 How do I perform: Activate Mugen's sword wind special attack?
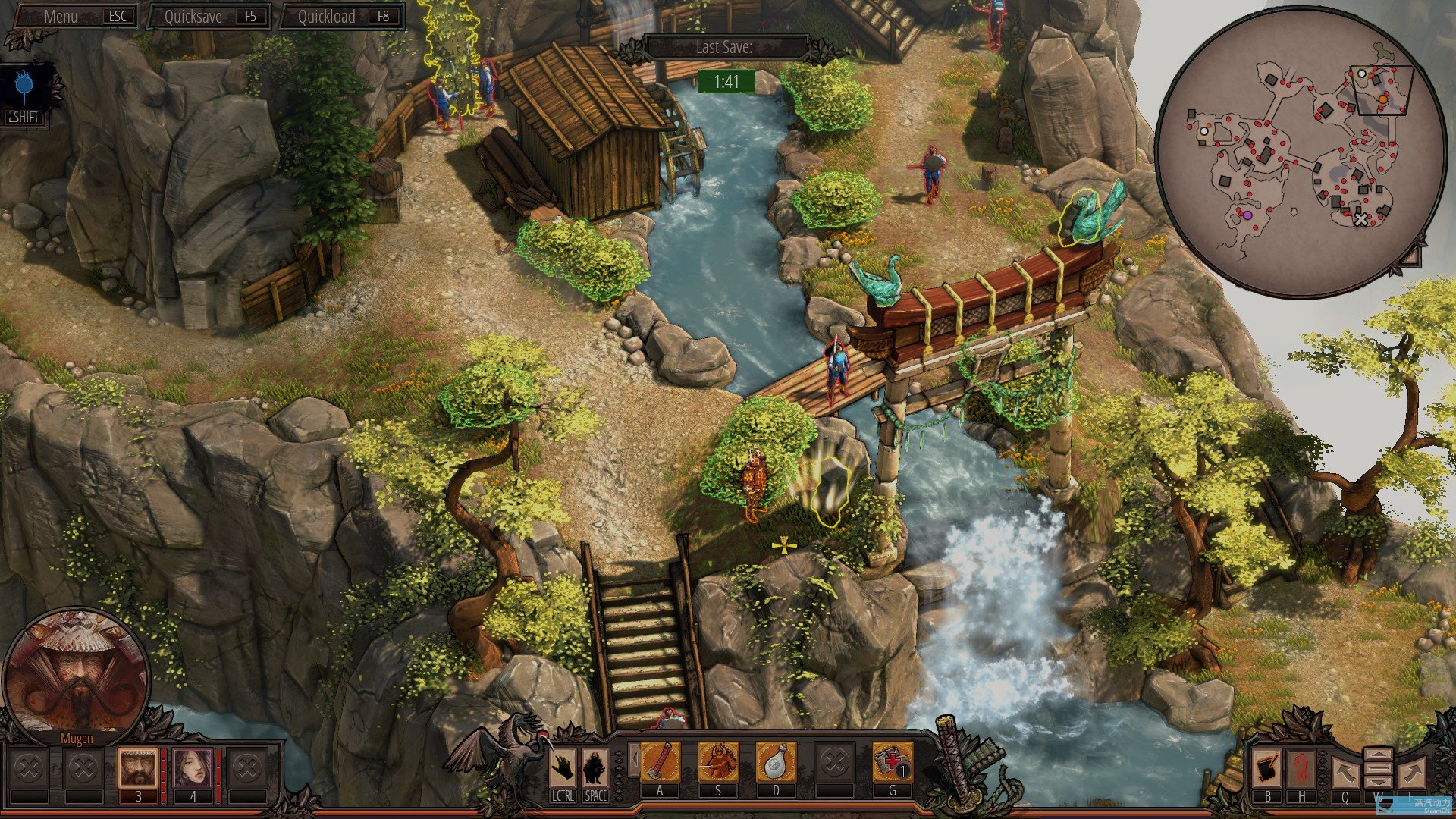pyautogui.click(x=718, y=762)
